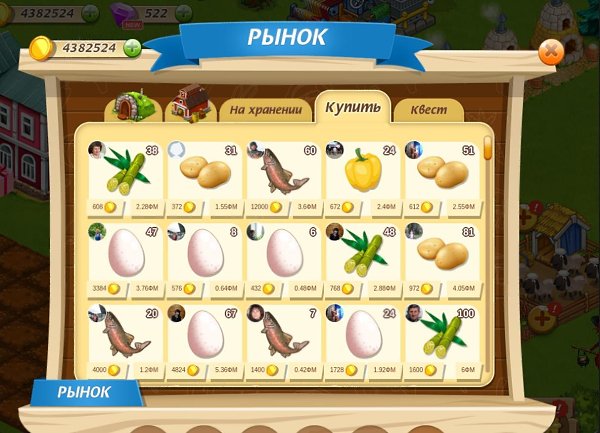Select the Купить tab
600x433 pixels.
352,107
